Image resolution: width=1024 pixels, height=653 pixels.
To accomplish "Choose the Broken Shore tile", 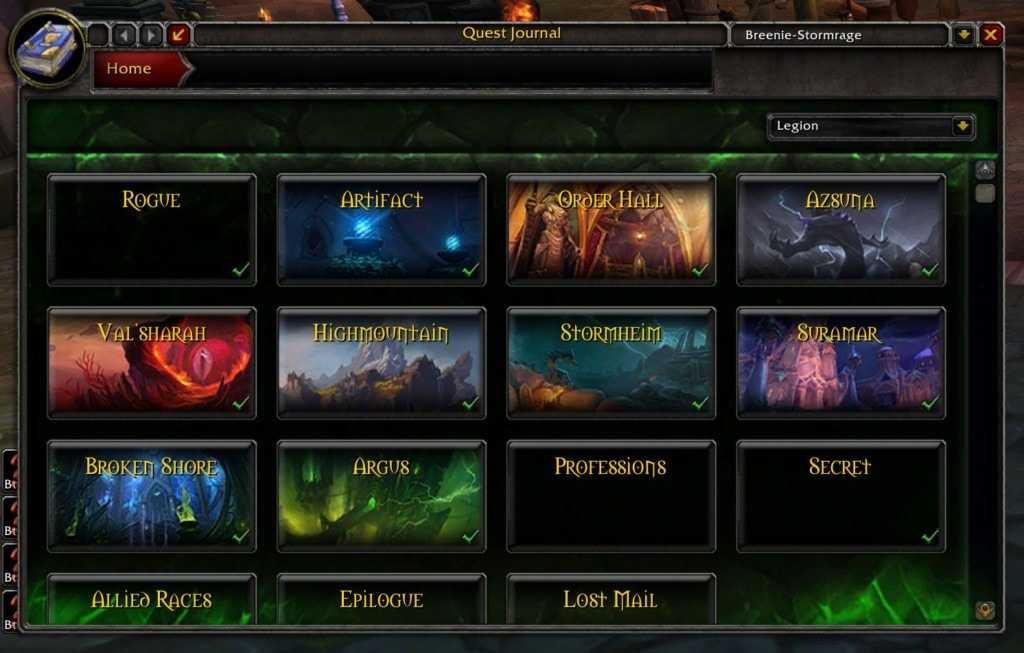I will 152,495.
